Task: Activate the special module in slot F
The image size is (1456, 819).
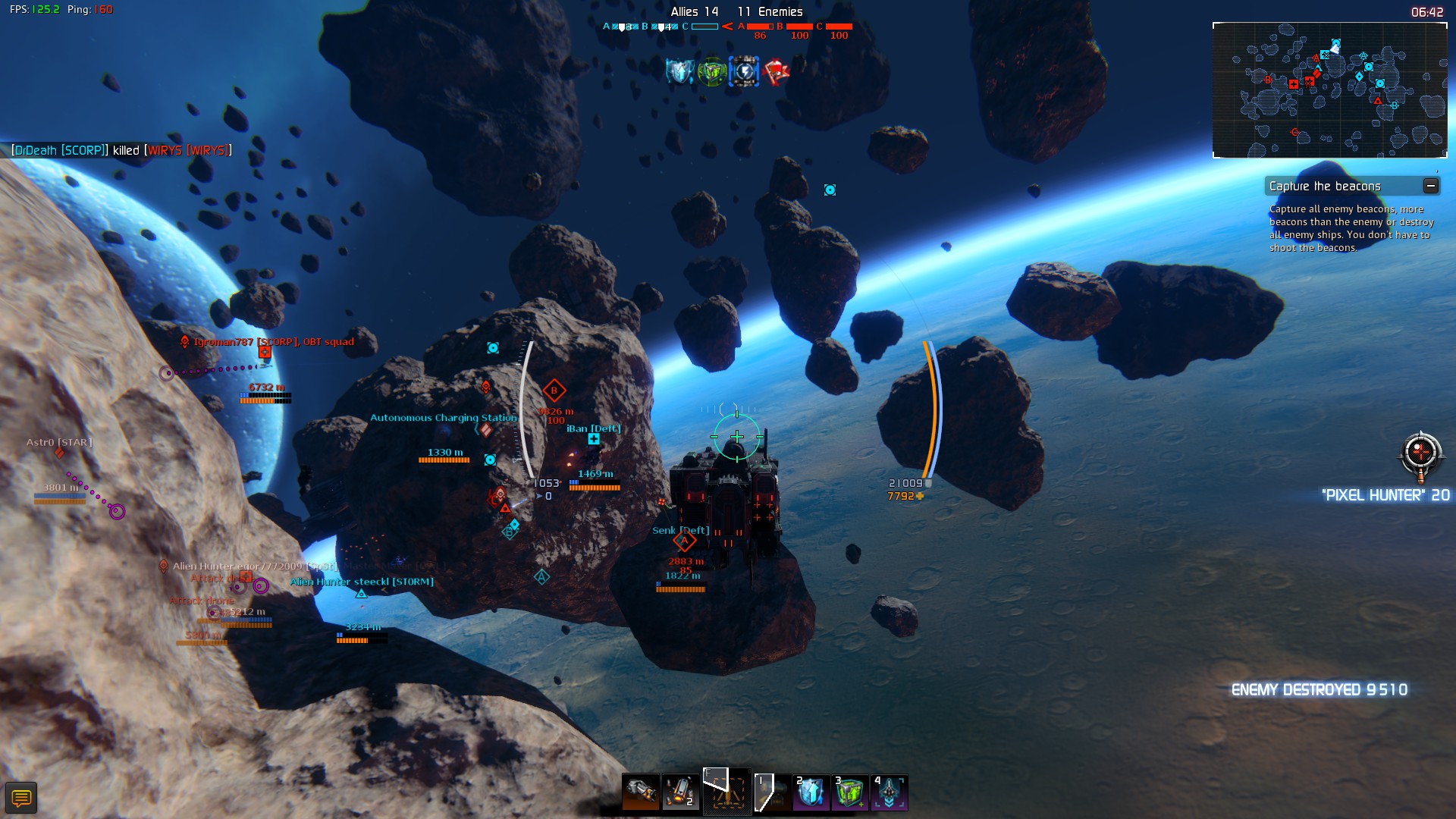Action: (727, 792)
